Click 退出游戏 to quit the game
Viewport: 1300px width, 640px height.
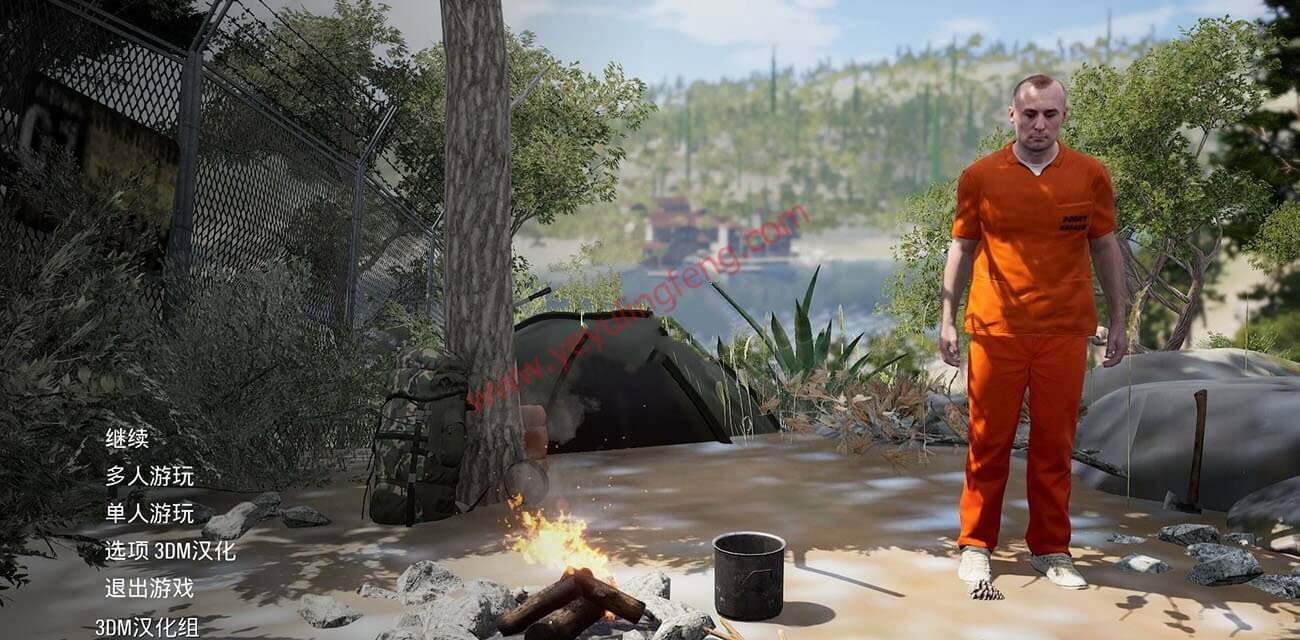click(149, 588)
